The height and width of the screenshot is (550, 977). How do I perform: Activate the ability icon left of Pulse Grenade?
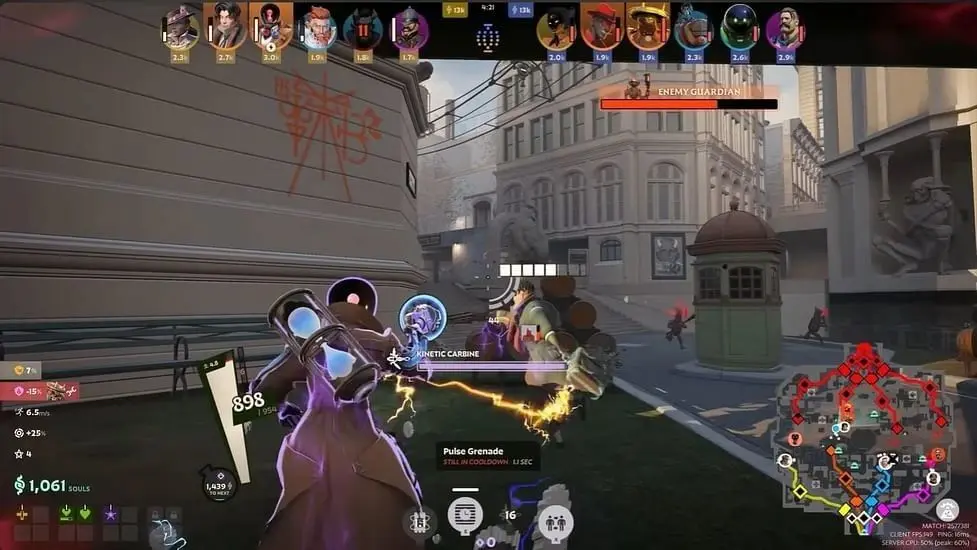pyautogui.click(x=419, y=520)
